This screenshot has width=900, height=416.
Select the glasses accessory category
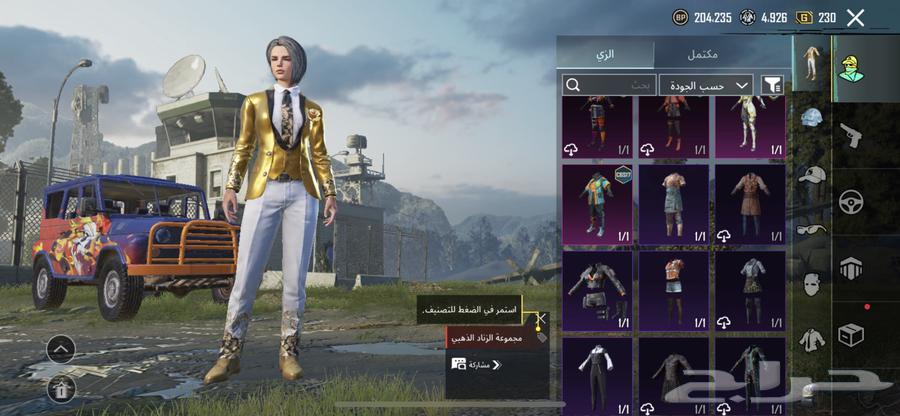811,229
